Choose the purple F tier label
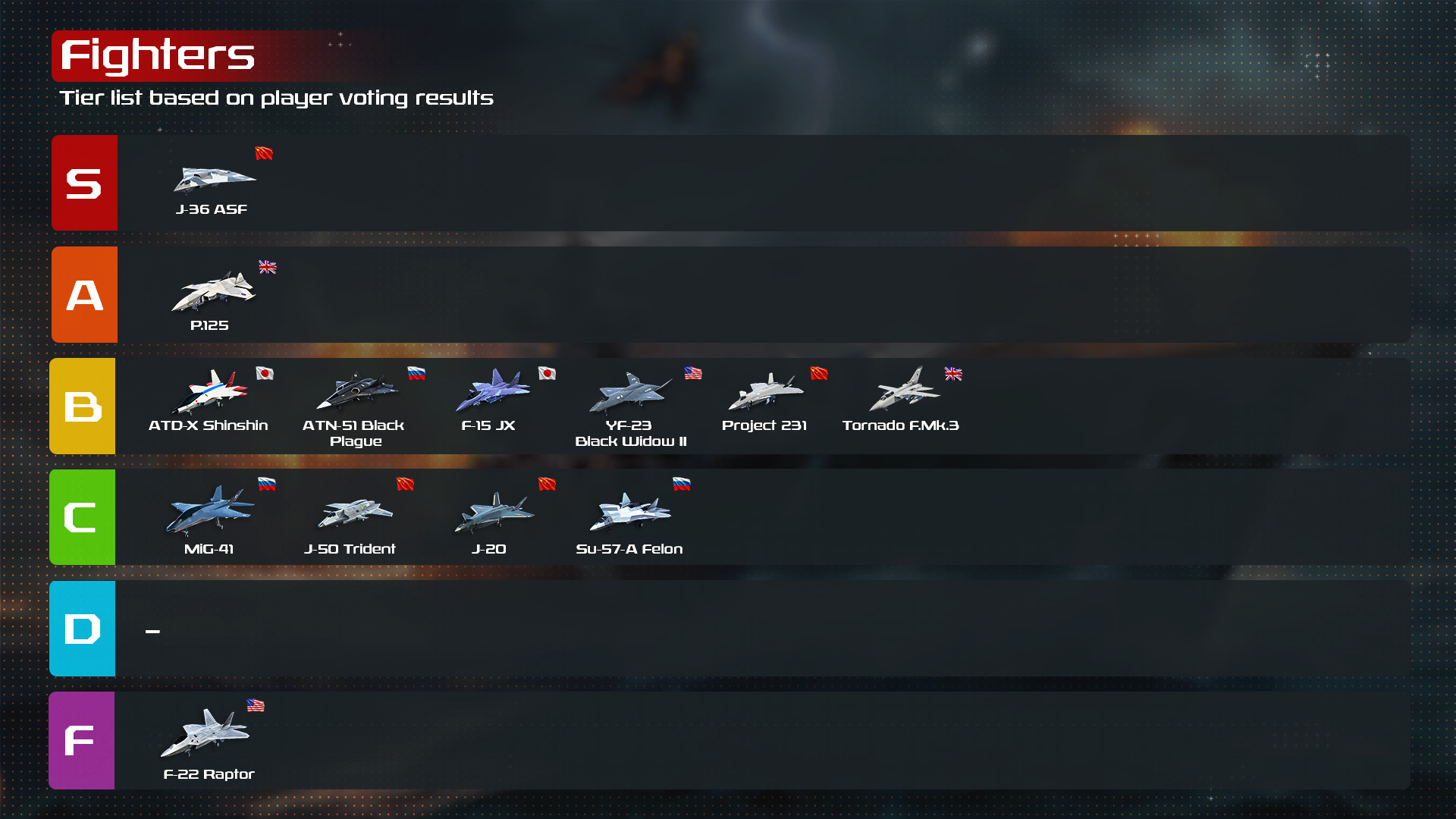1456x819 pixels. tap(81, 740)
